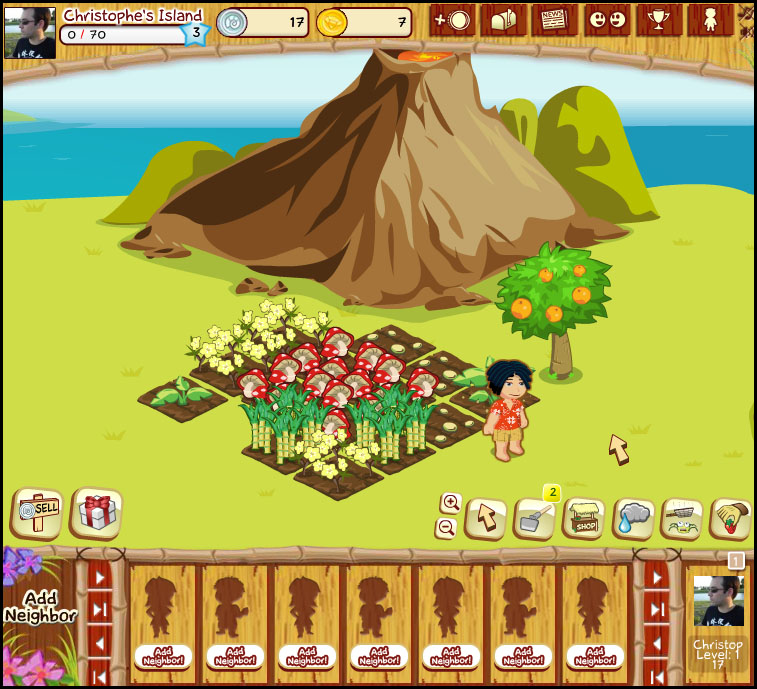Click the large Add Neighbor panel
Image resolution: width=757 pixels, height=689 pixels.
[40, 607]
